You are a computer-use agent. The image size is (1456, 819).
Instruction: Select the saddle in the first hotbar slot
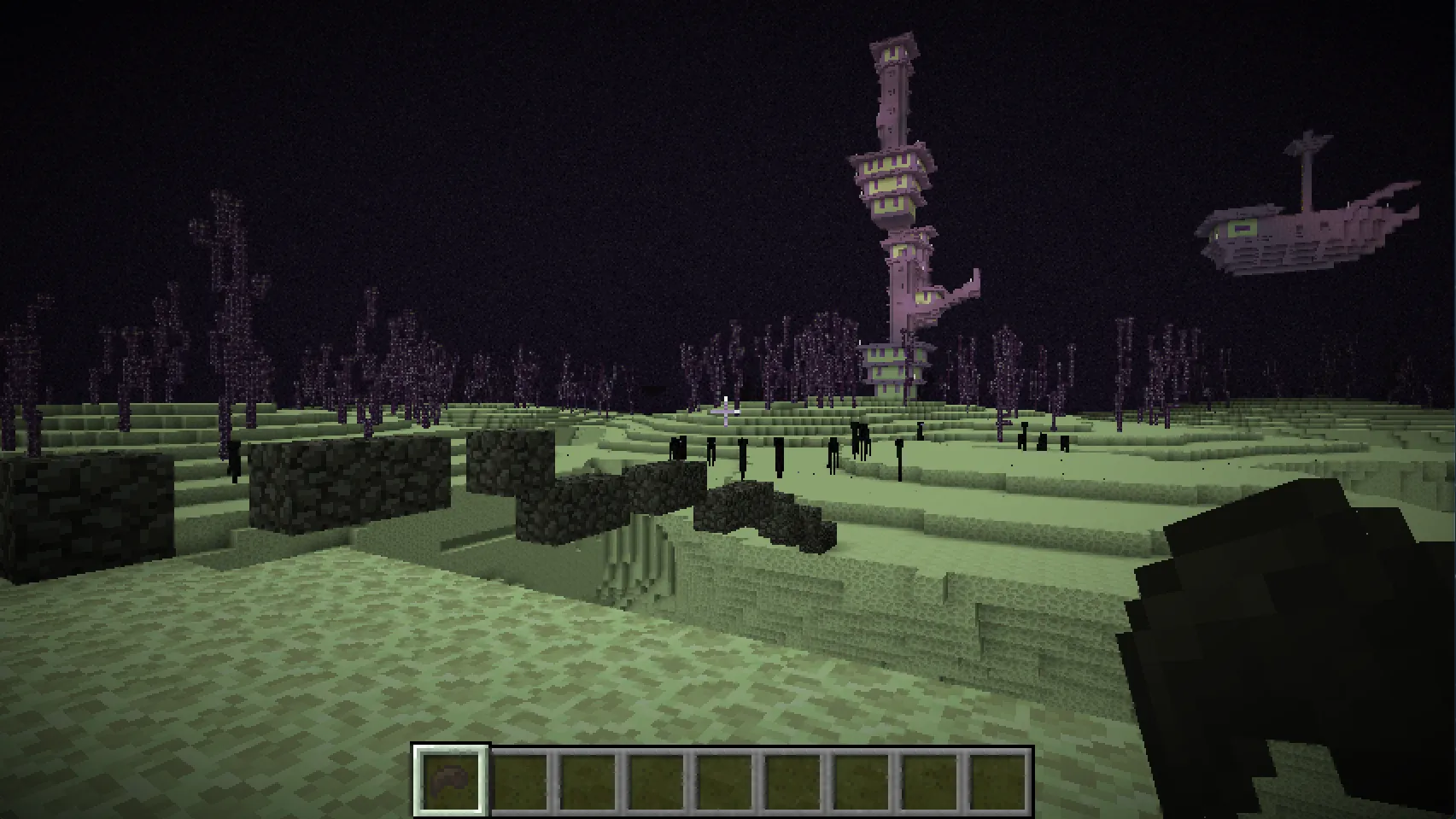tap(451, 779)
